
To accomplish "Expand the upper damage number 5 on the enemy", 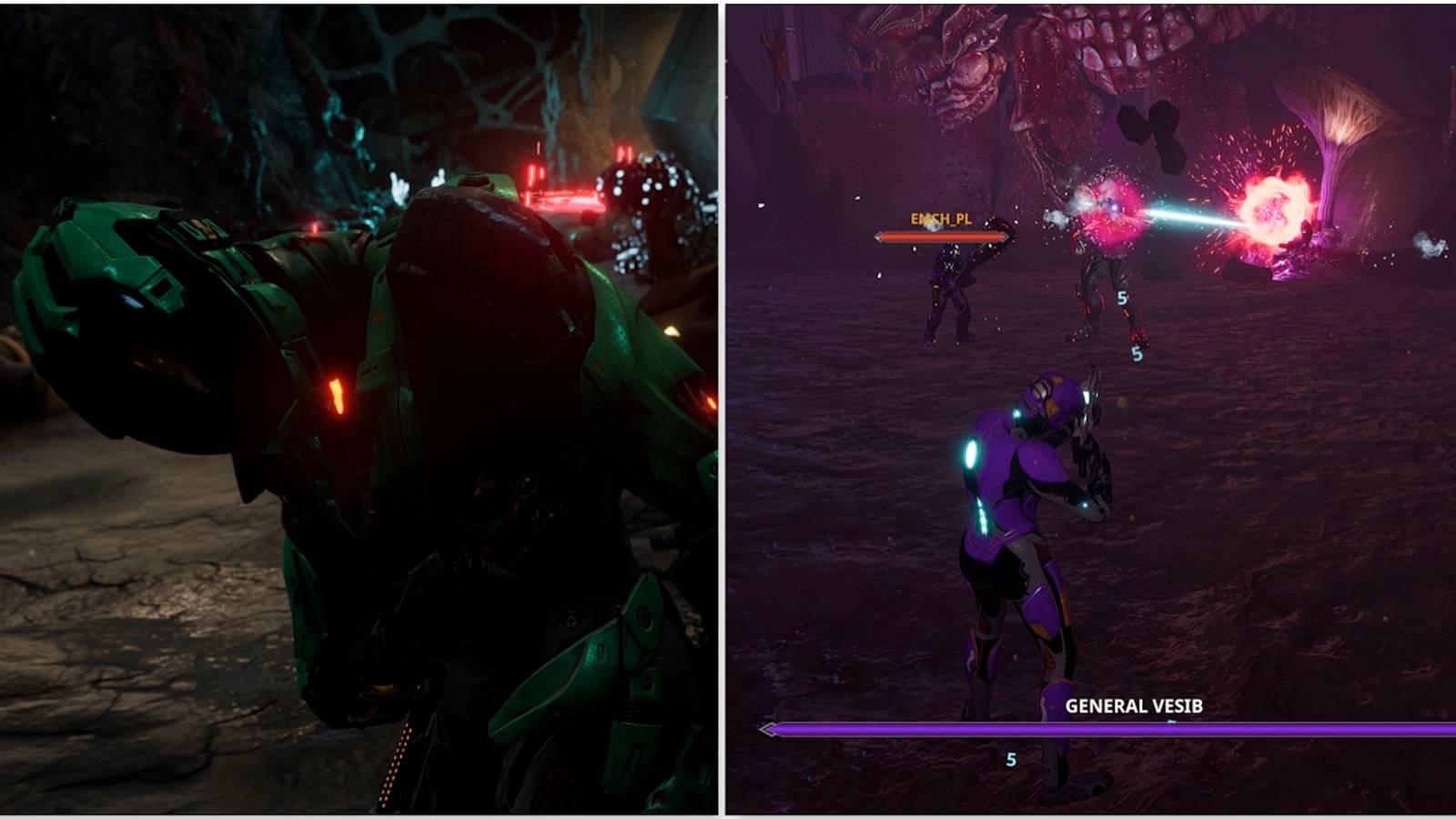I will click(x=1121, y=298).
